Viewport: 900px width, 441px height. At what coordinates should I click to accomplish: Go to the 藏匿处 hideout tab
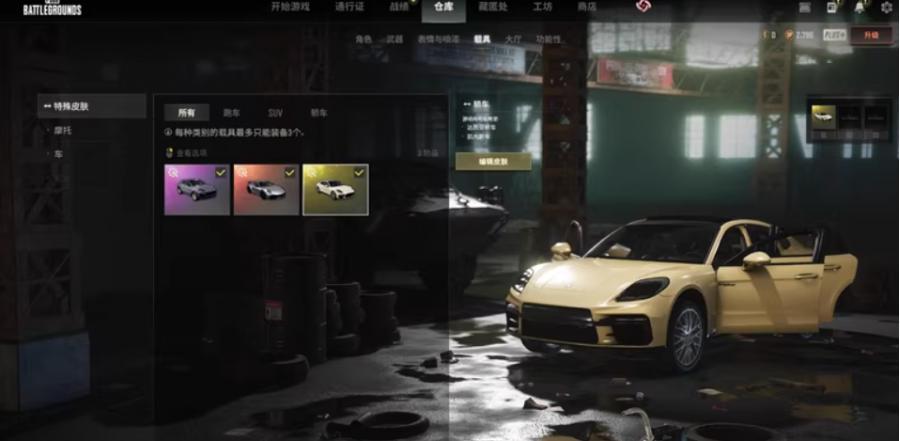tap(493, 7)
